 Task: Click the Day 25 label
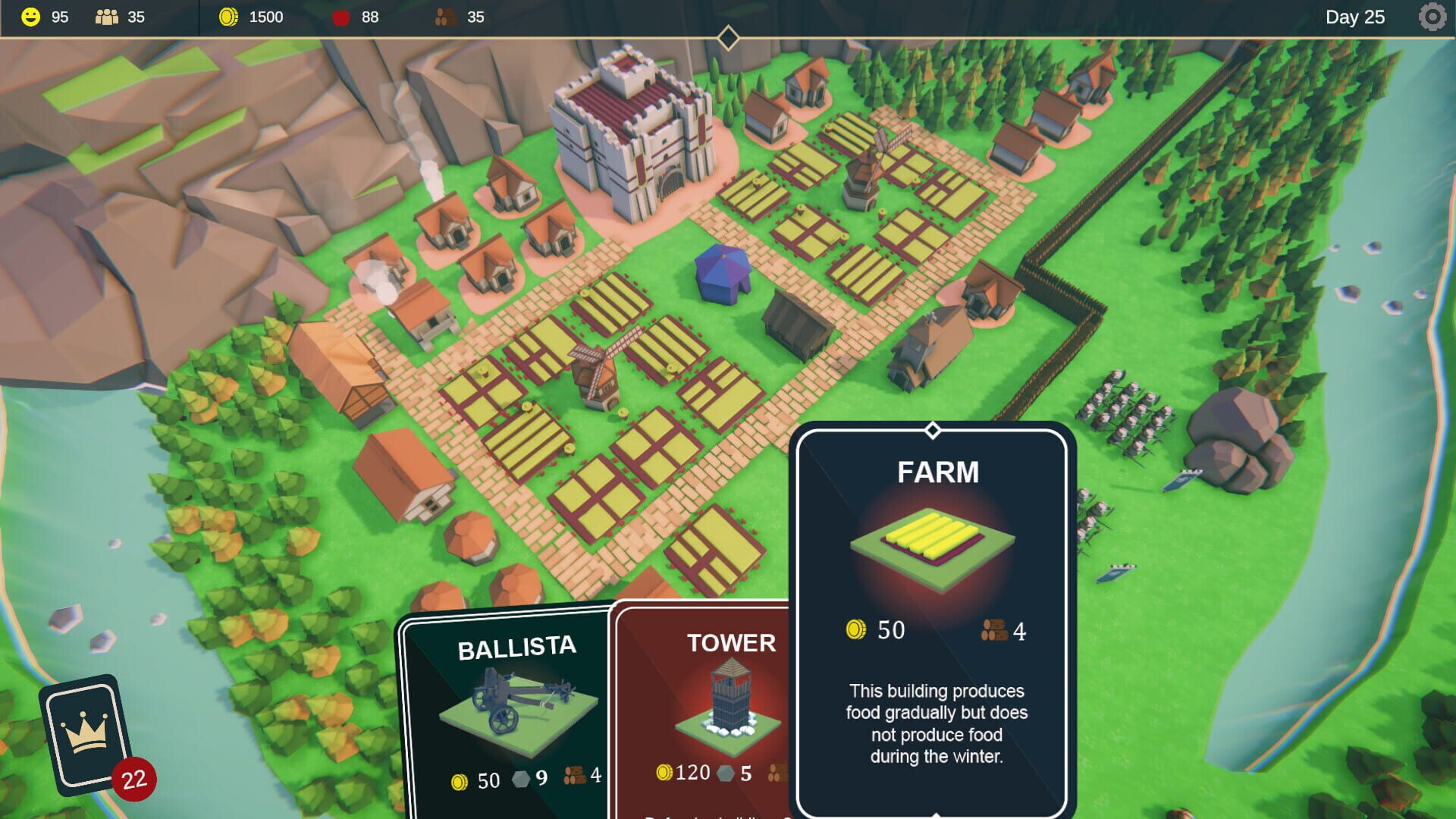click(1357, 17)
